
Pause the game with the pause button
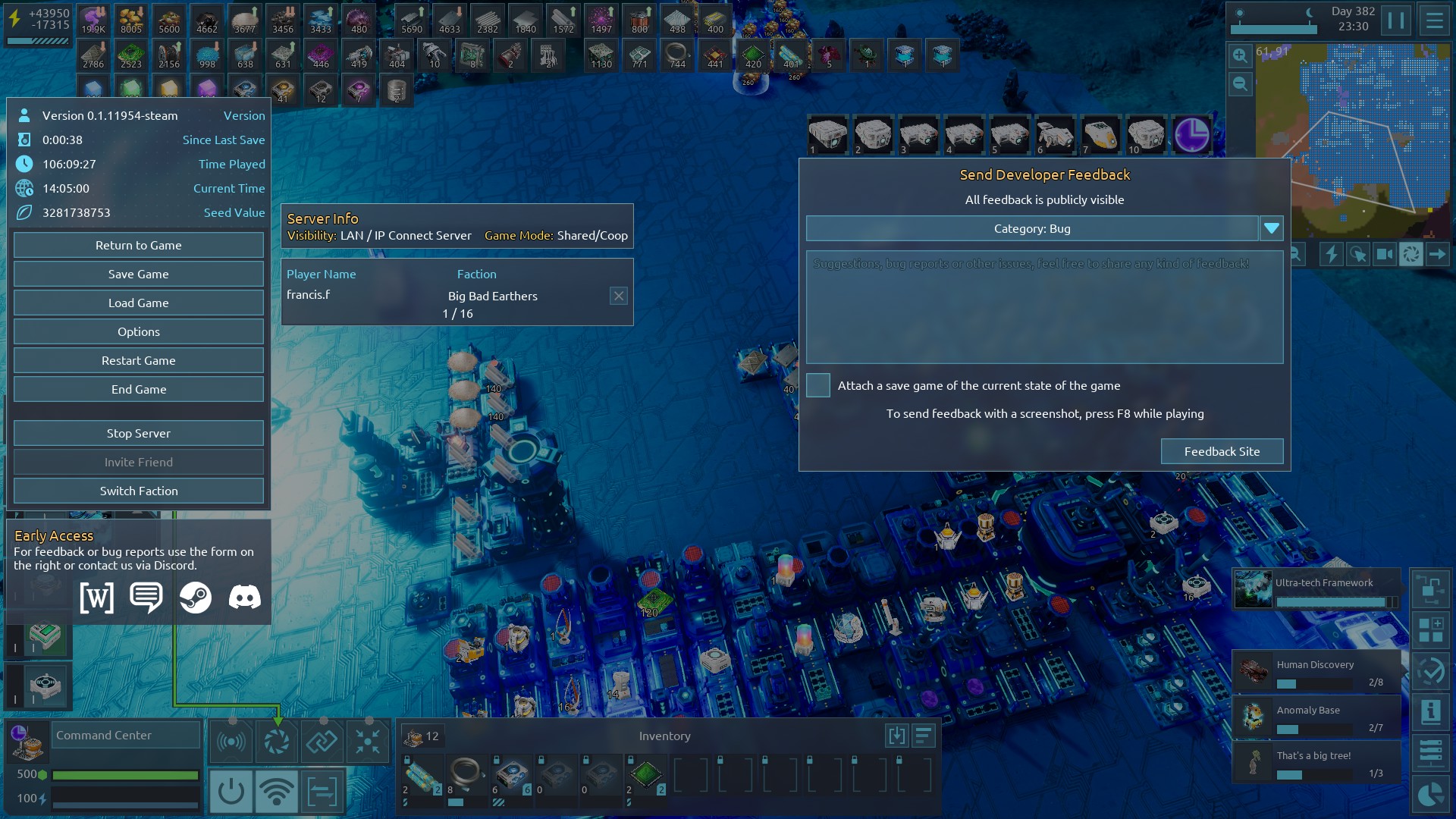pyautogui.click(x=1395, y=20)
